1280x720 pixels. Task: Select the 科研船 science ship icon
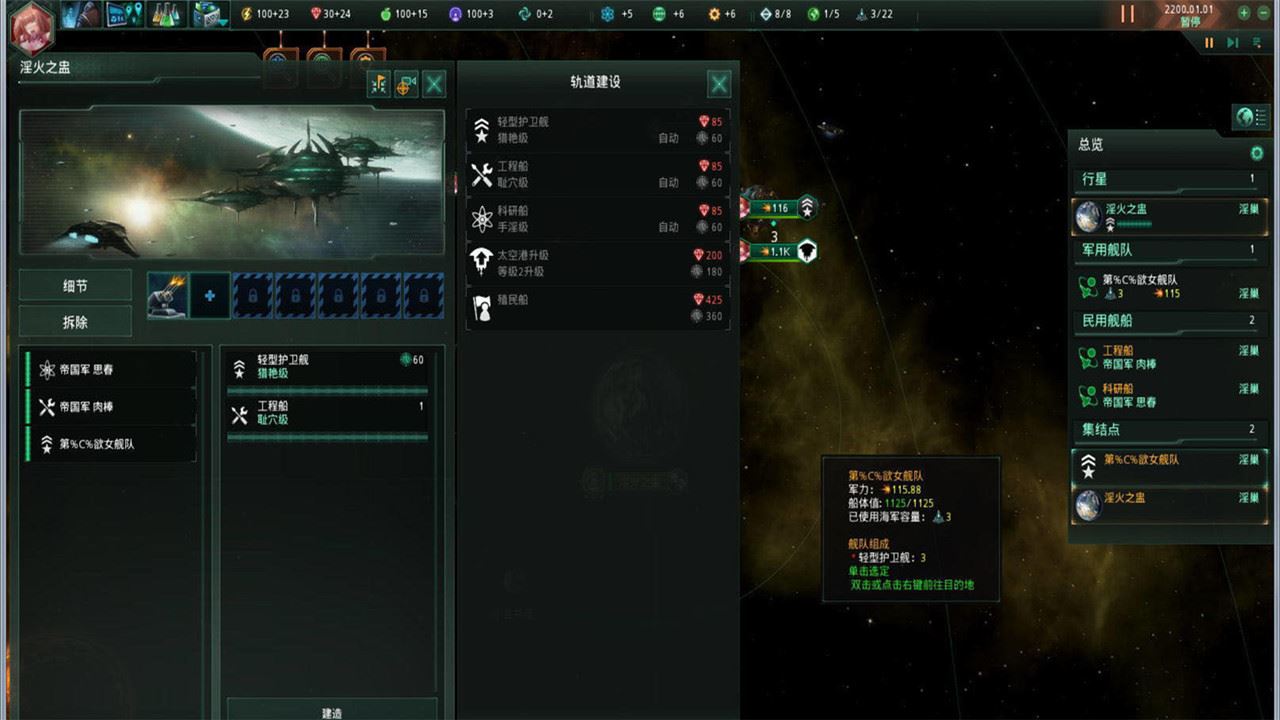481,220
